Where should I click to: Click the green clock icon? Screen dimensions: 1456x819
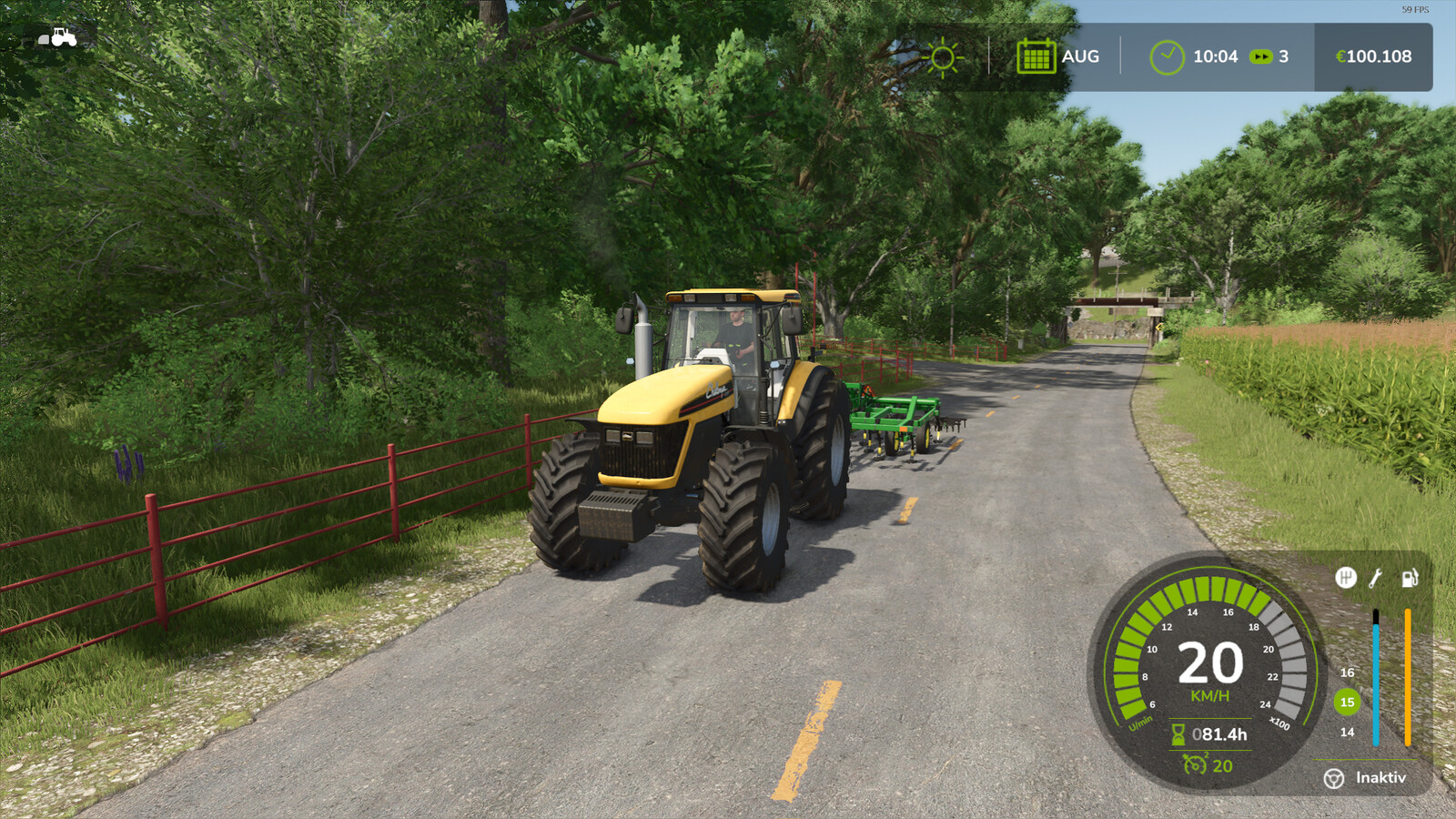point(1166,57)
